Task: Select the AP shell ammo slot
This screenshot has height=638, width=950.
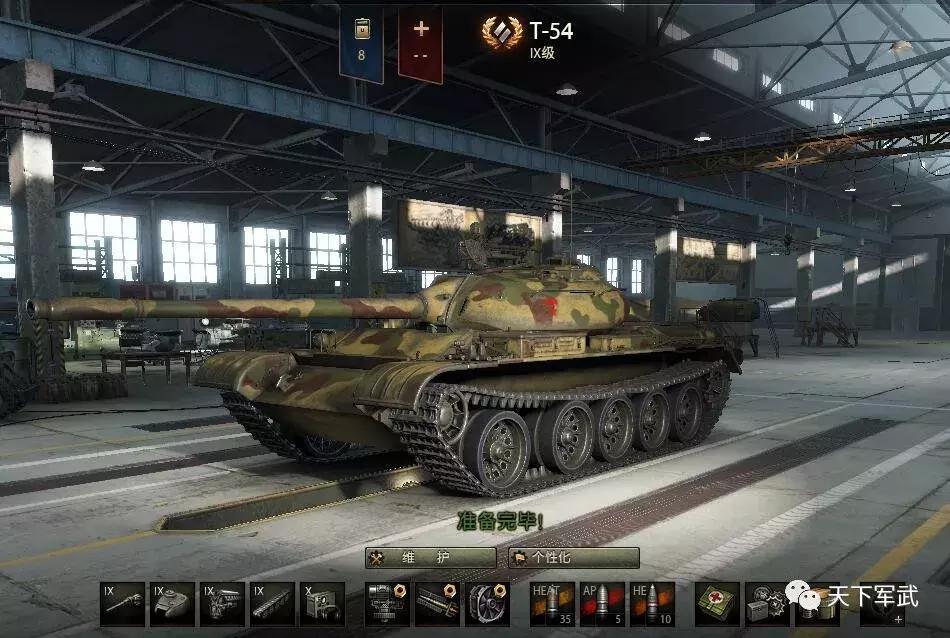Action: [602, 604]
